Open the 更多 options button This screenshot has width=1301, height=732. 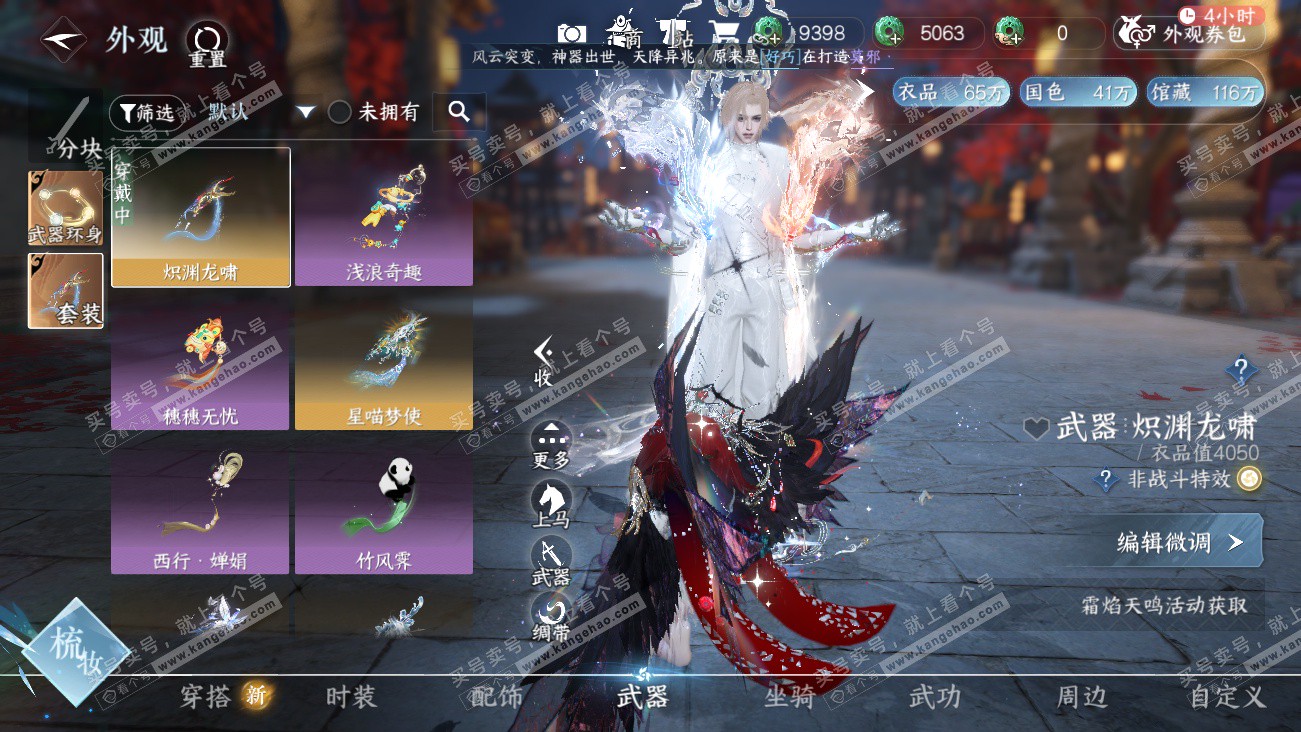pos(551,444)
